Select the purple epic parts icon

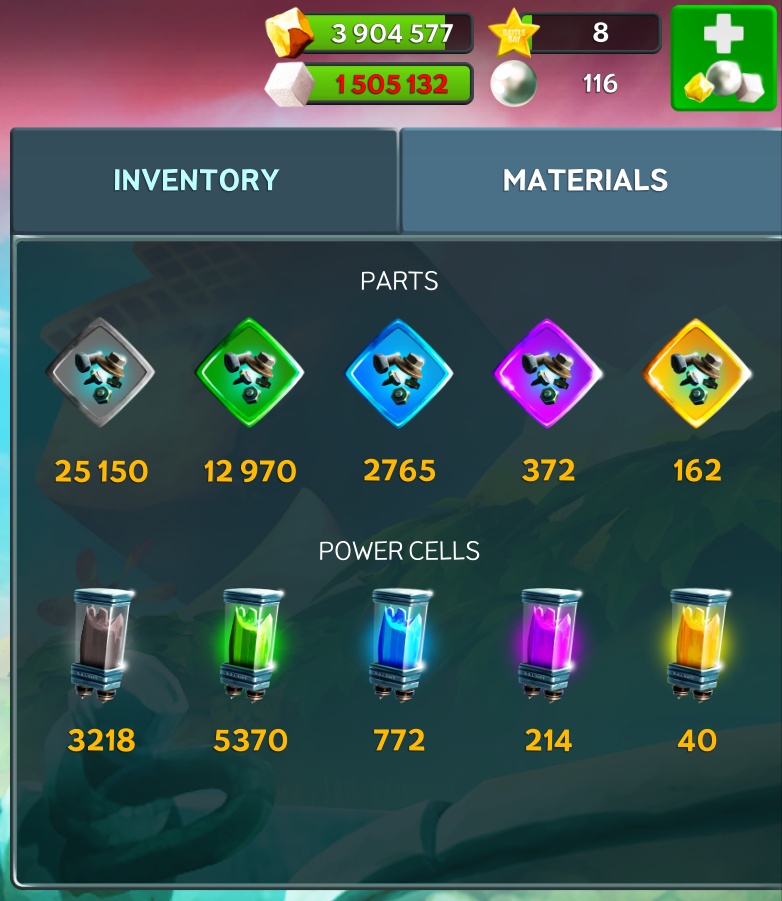coord(548,374)
